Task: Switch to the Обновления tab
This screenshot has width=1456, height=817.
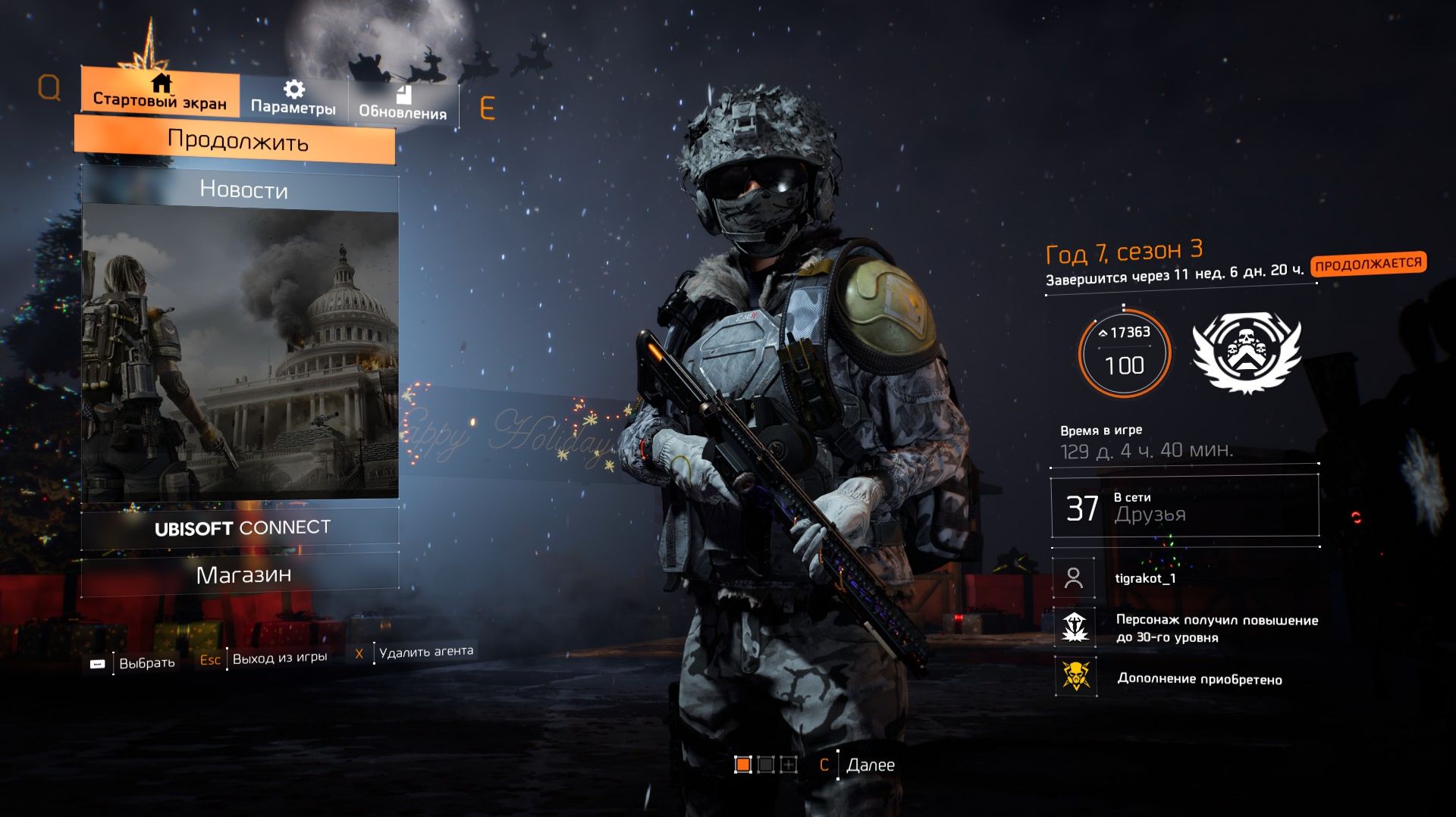Action: [404, 114]
